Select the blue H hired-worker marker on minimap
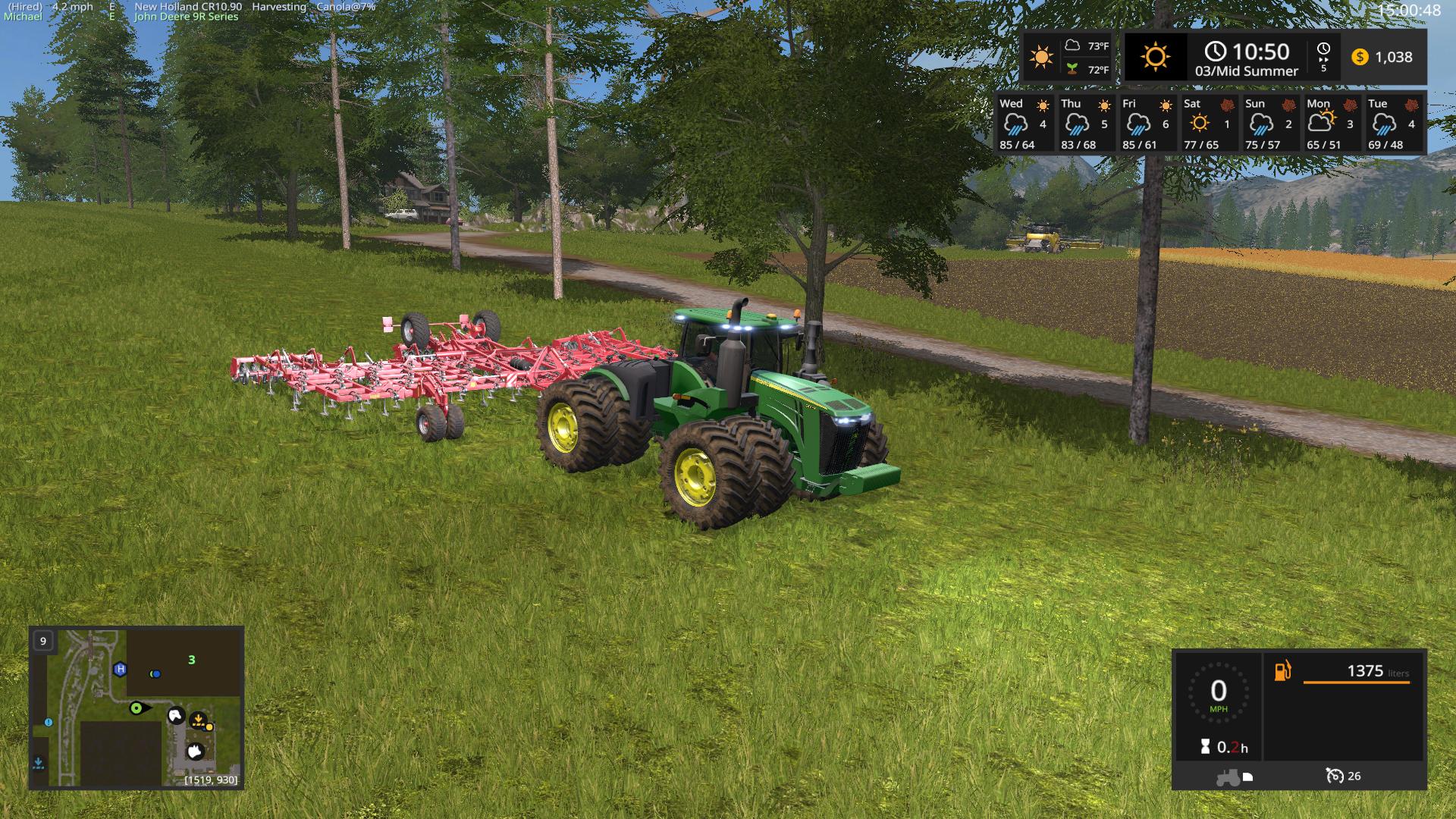 120,669
